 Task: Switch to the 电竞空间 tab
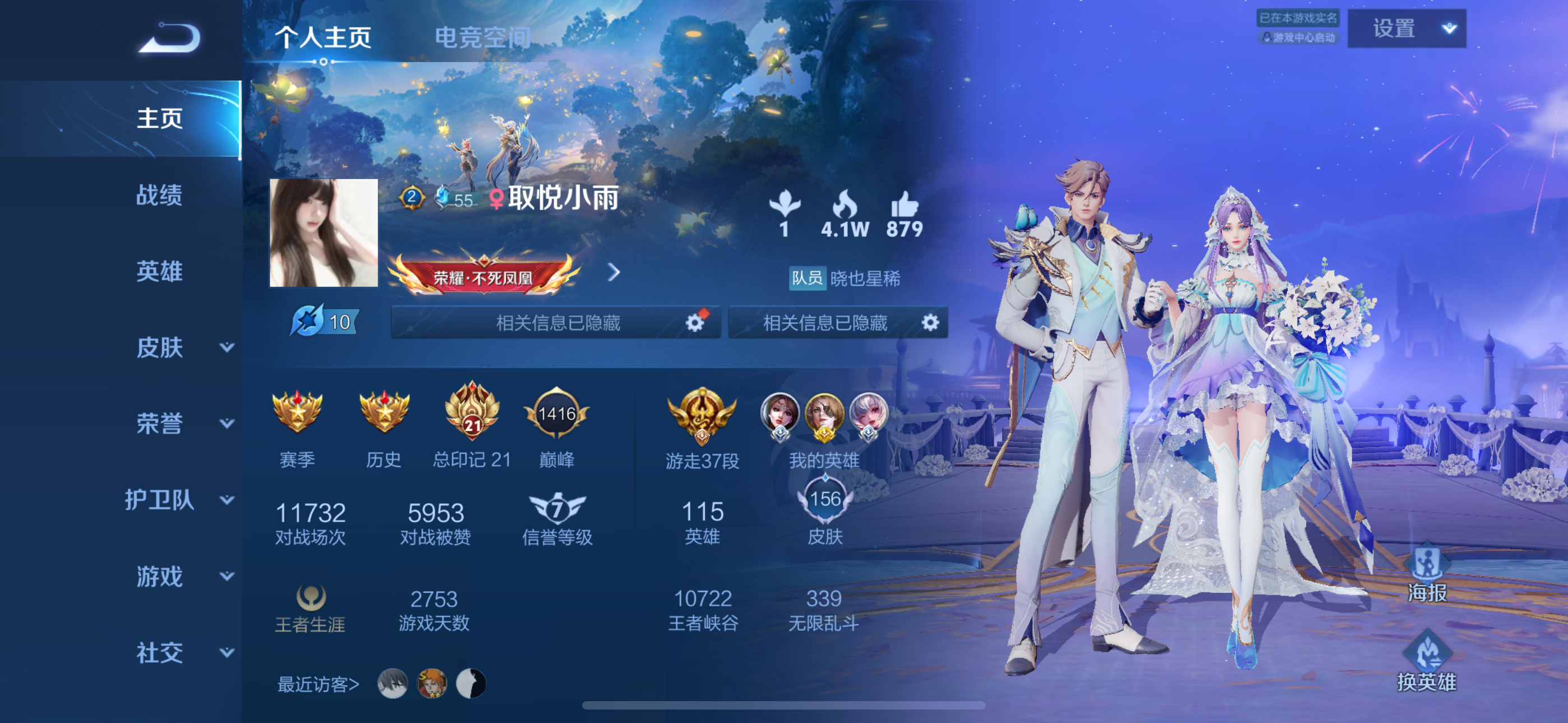482,38
